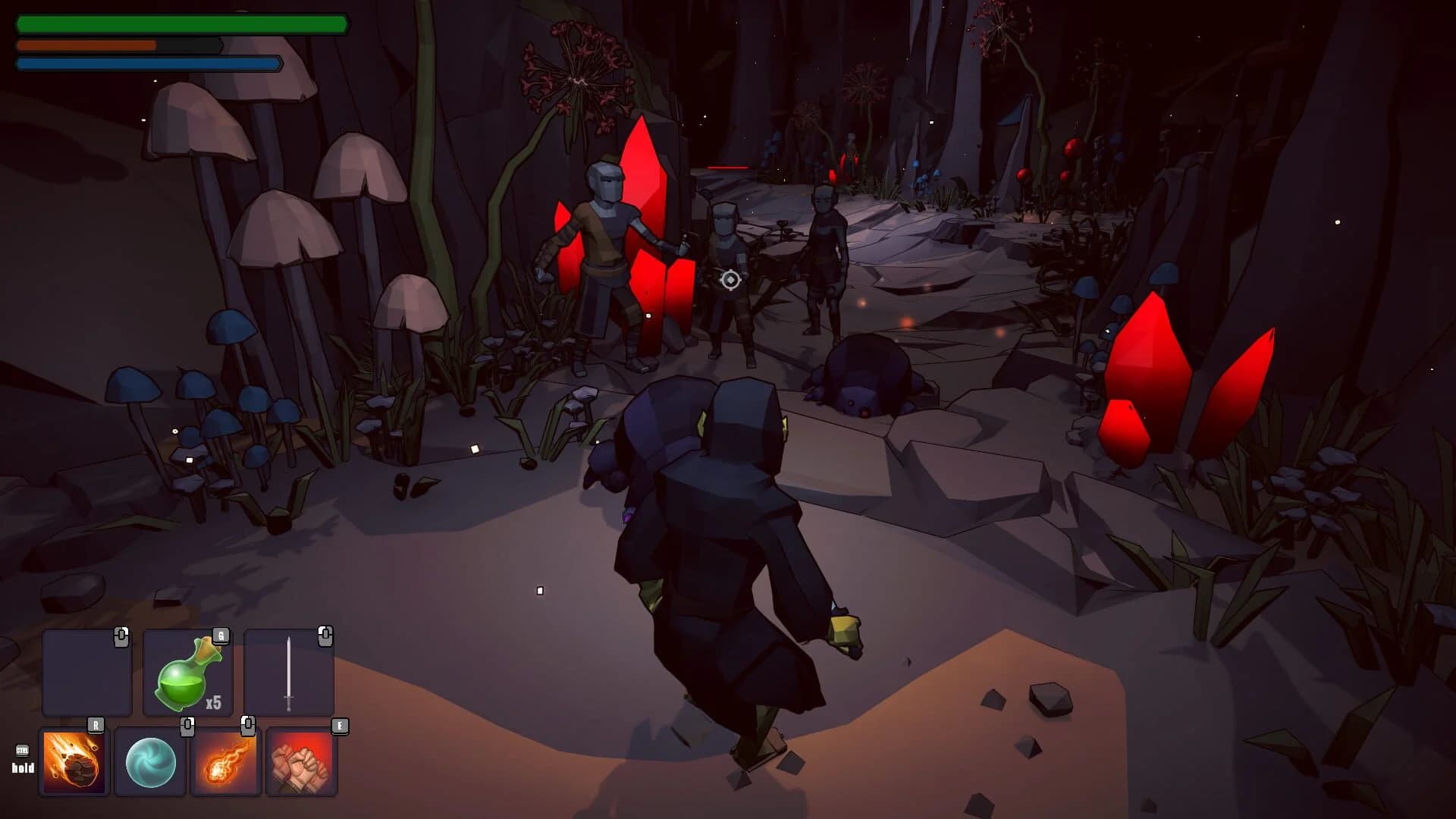Activate the fists melee ability bound to E

[x=302, y=762]
